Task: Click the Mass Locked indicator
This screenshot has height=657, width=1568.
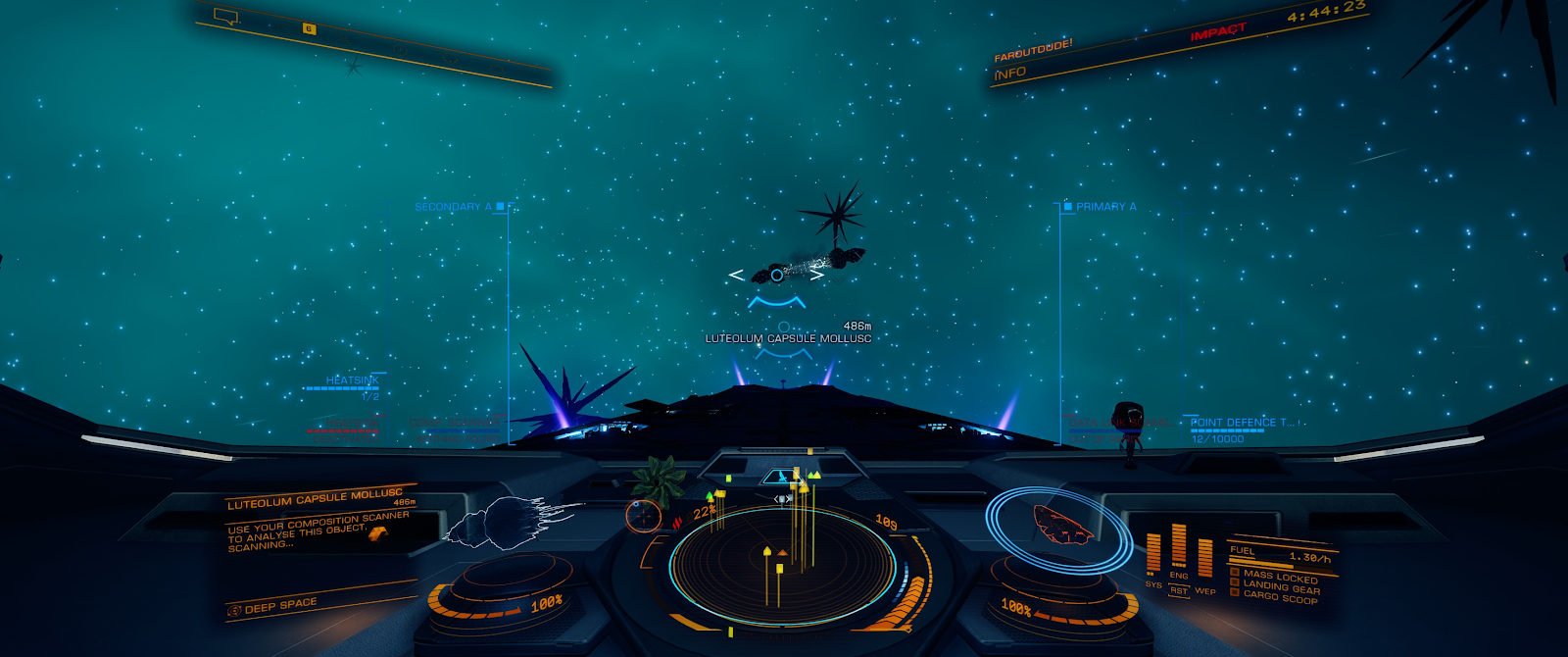Action: [x=1279, y=577]
